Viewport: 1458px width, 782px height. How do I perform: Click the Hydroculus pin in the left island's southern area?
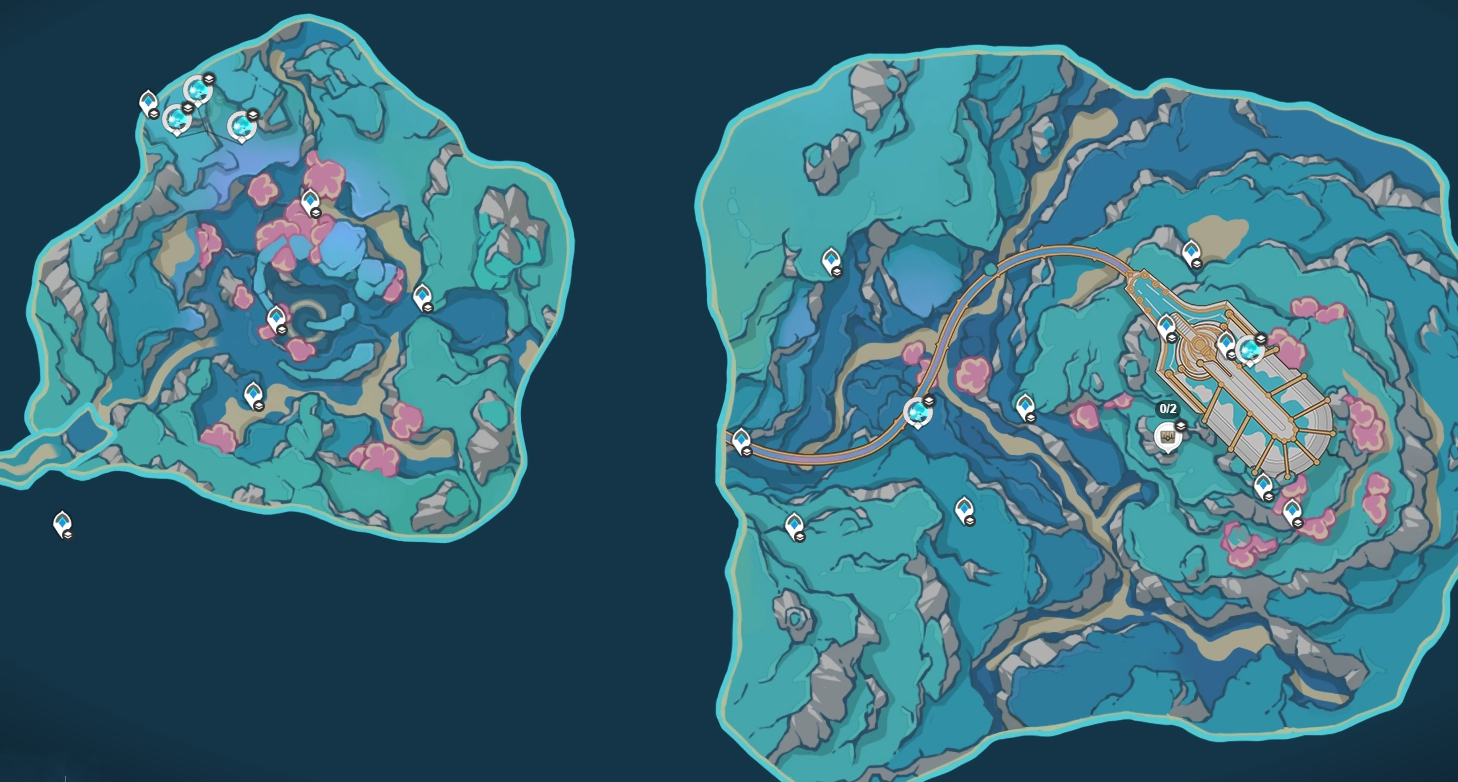[253, 392]
